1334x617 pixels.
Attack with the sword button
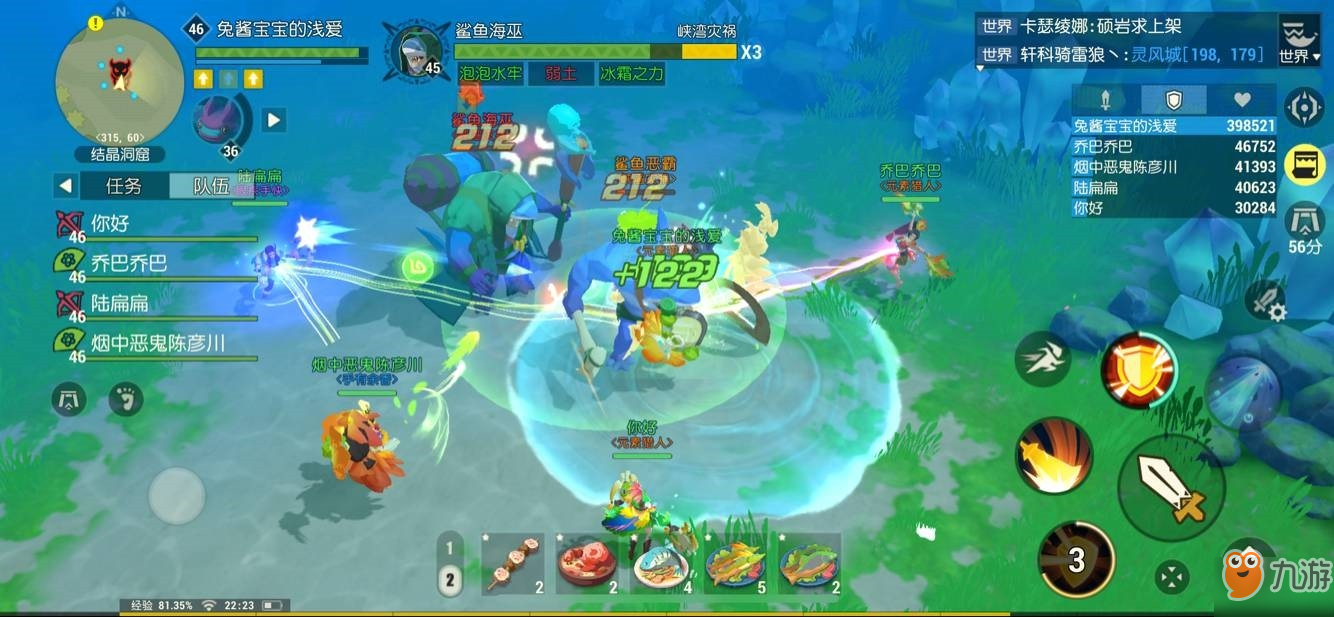pyautogui.click(x=1171, y=489)
